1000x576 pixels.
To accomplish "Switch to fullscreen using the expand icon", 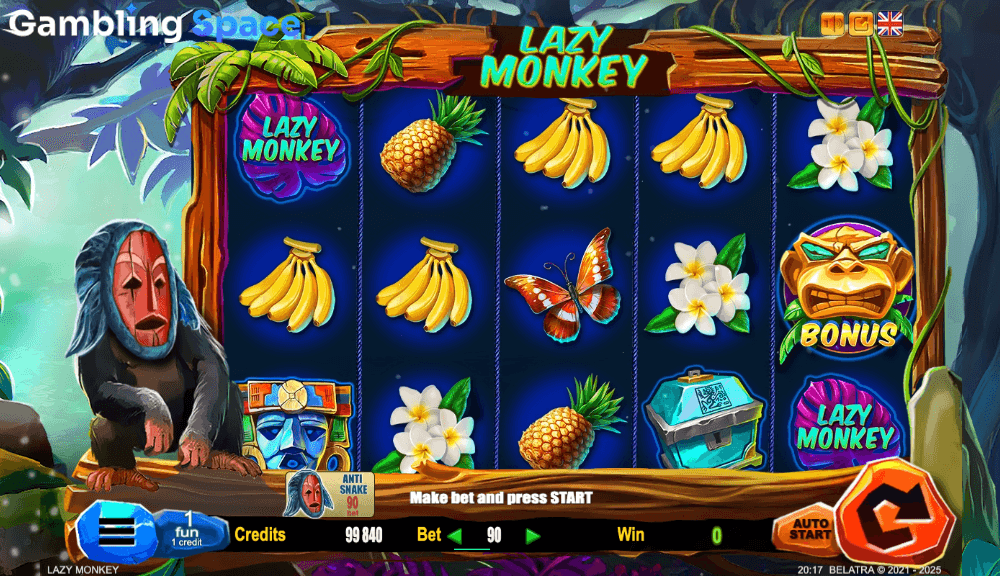I will coord(860,23).
